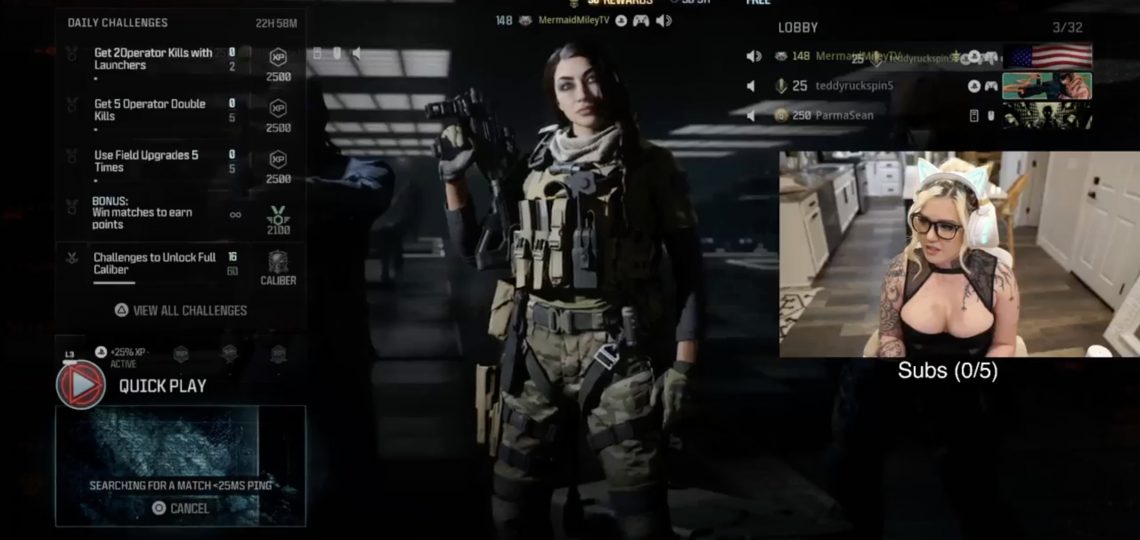Open Challenges to Unlock Full Caliber
Viewport: 1140px width, 540px height.
point(154,264)
